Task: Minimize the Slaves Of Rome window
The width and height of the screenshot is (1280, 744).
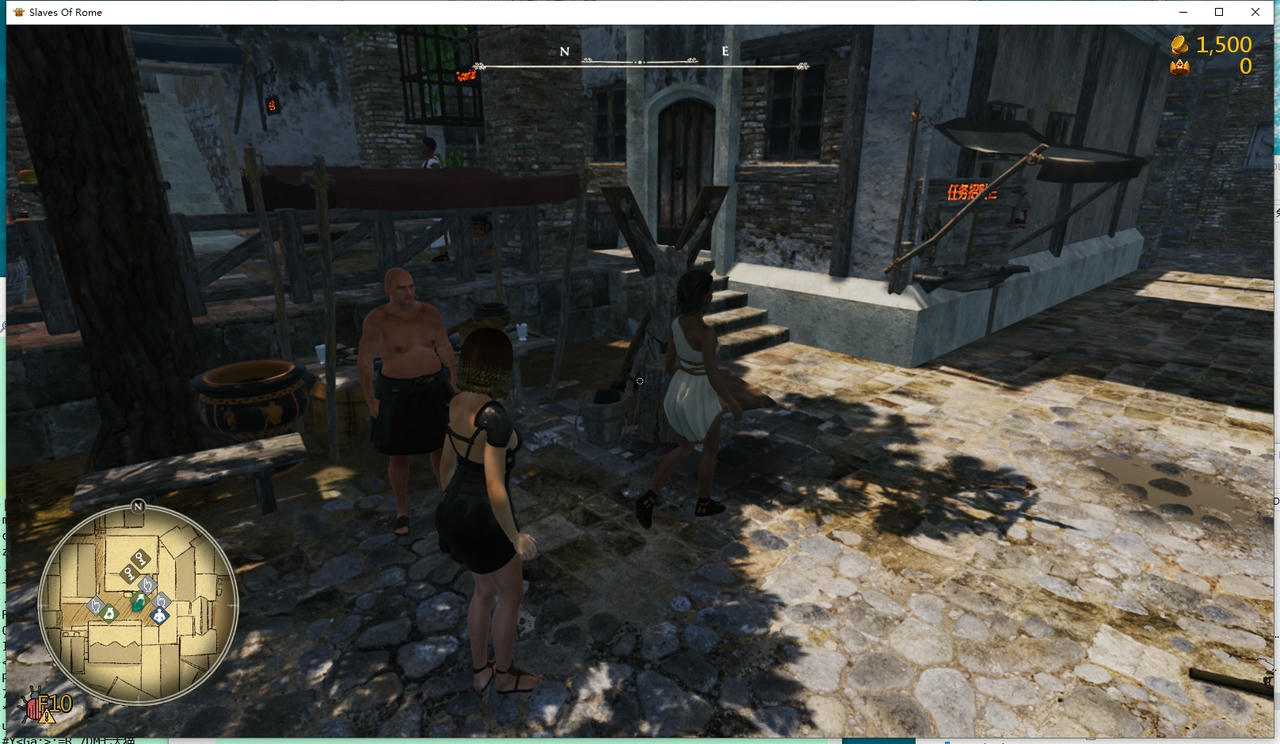Action: pyautogui.click(x=1182, y=11)
